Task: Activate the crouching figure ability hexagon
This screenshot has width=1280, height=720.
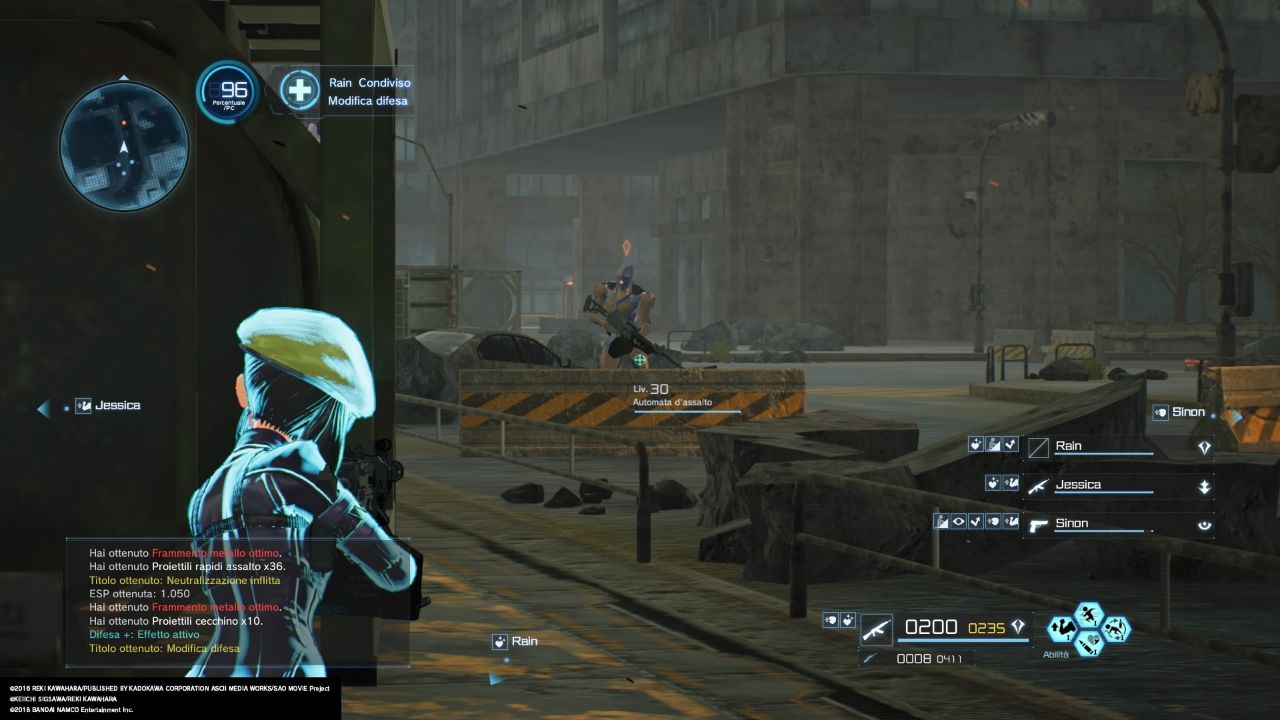Action: click(1116, 628)
